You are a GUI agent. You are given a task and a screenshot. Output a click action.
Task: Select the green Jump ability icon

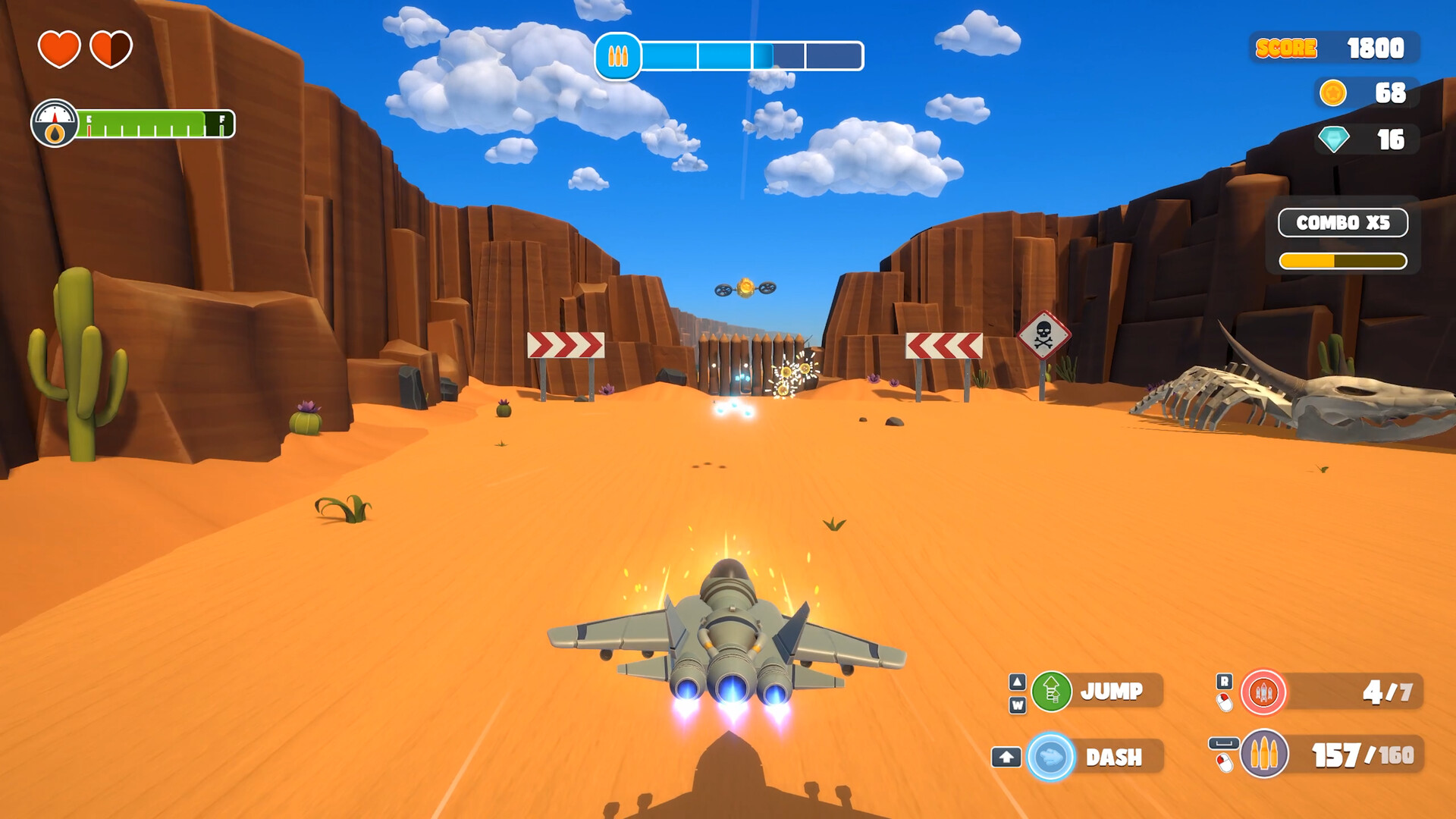[1050, 692]
